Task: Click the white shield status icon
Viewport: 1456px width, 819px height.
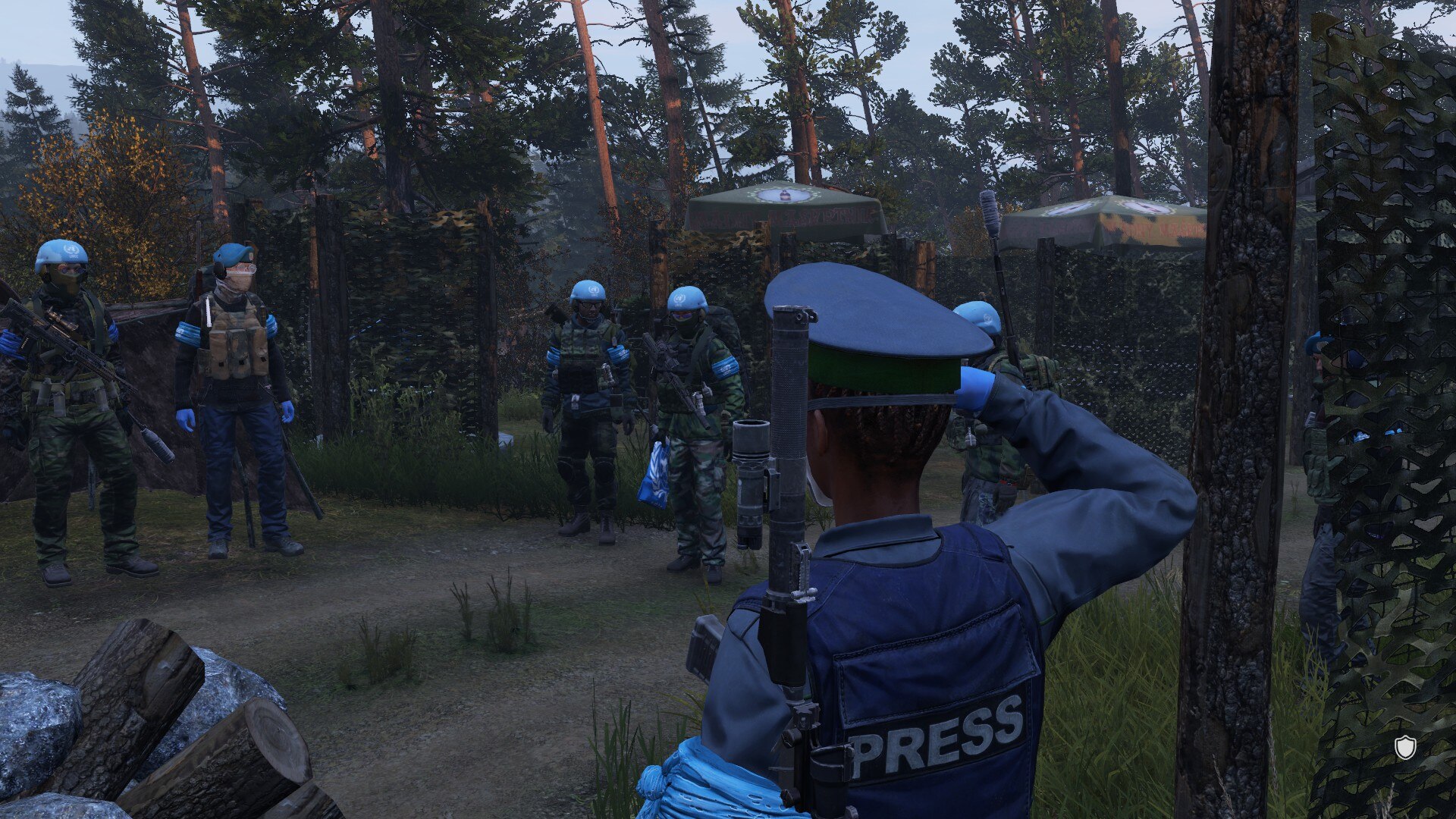Action: 1405,747
